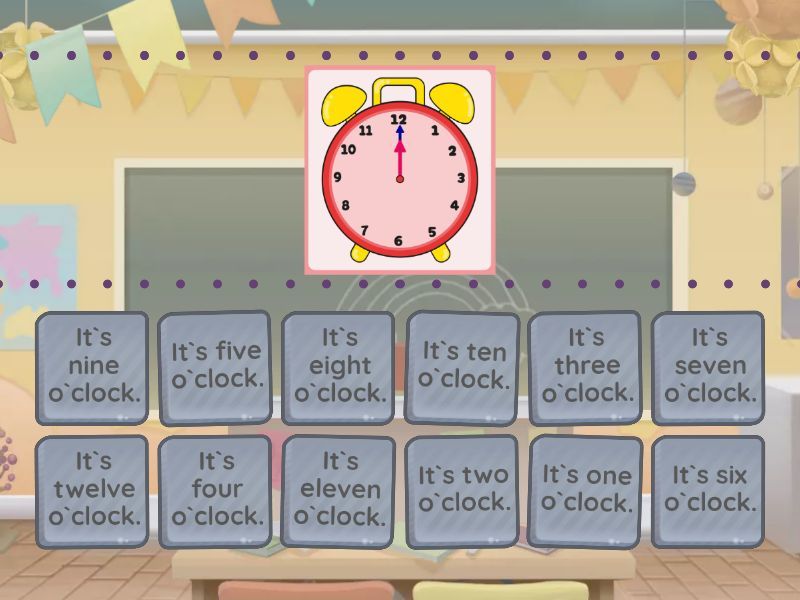The width and height of the screenshot is (800, 600).
Task: Click the alarm clock picture card
Action: point(400,170)
